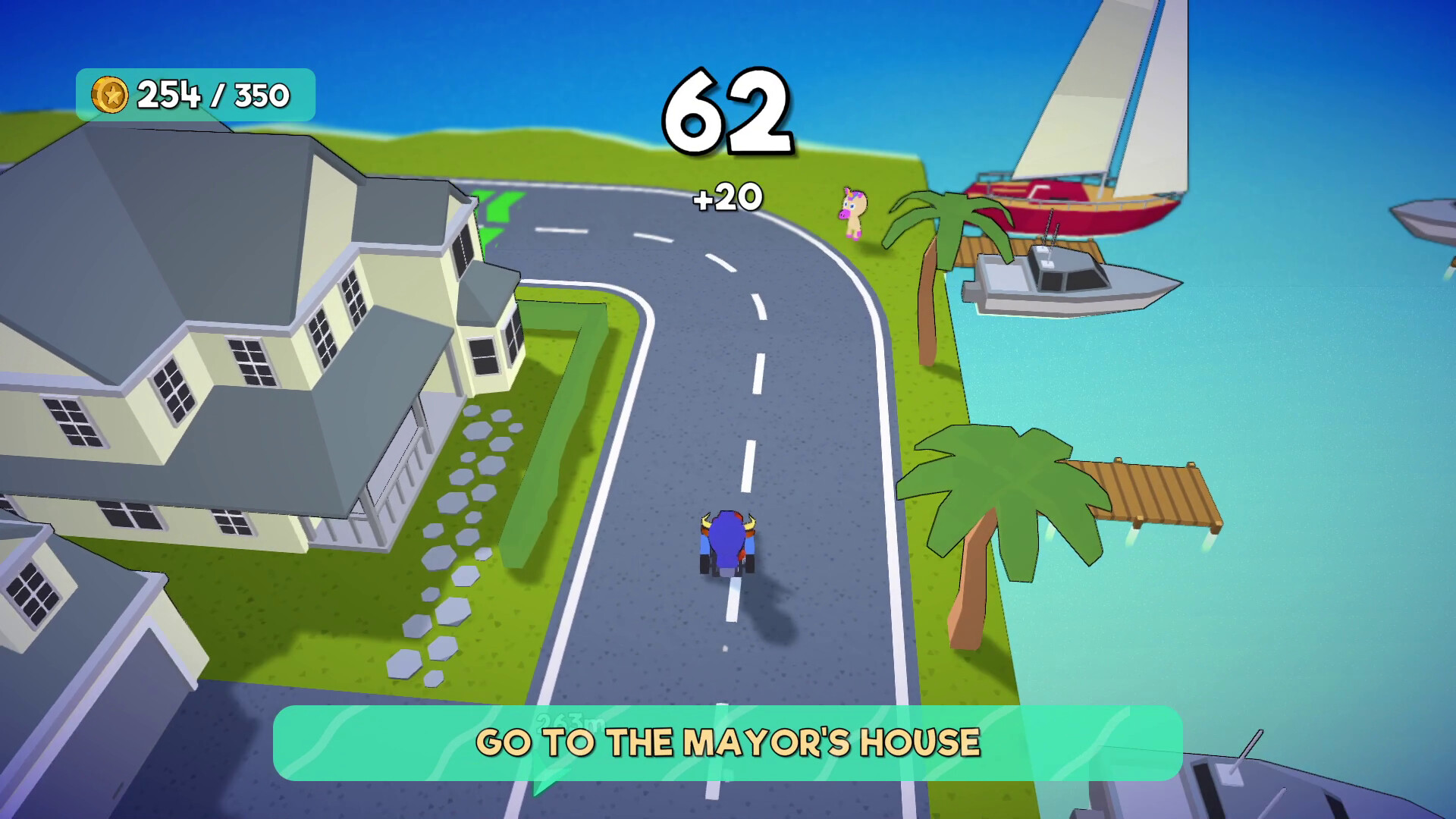Select the blue buffalo kart rider

pos(726,542)
